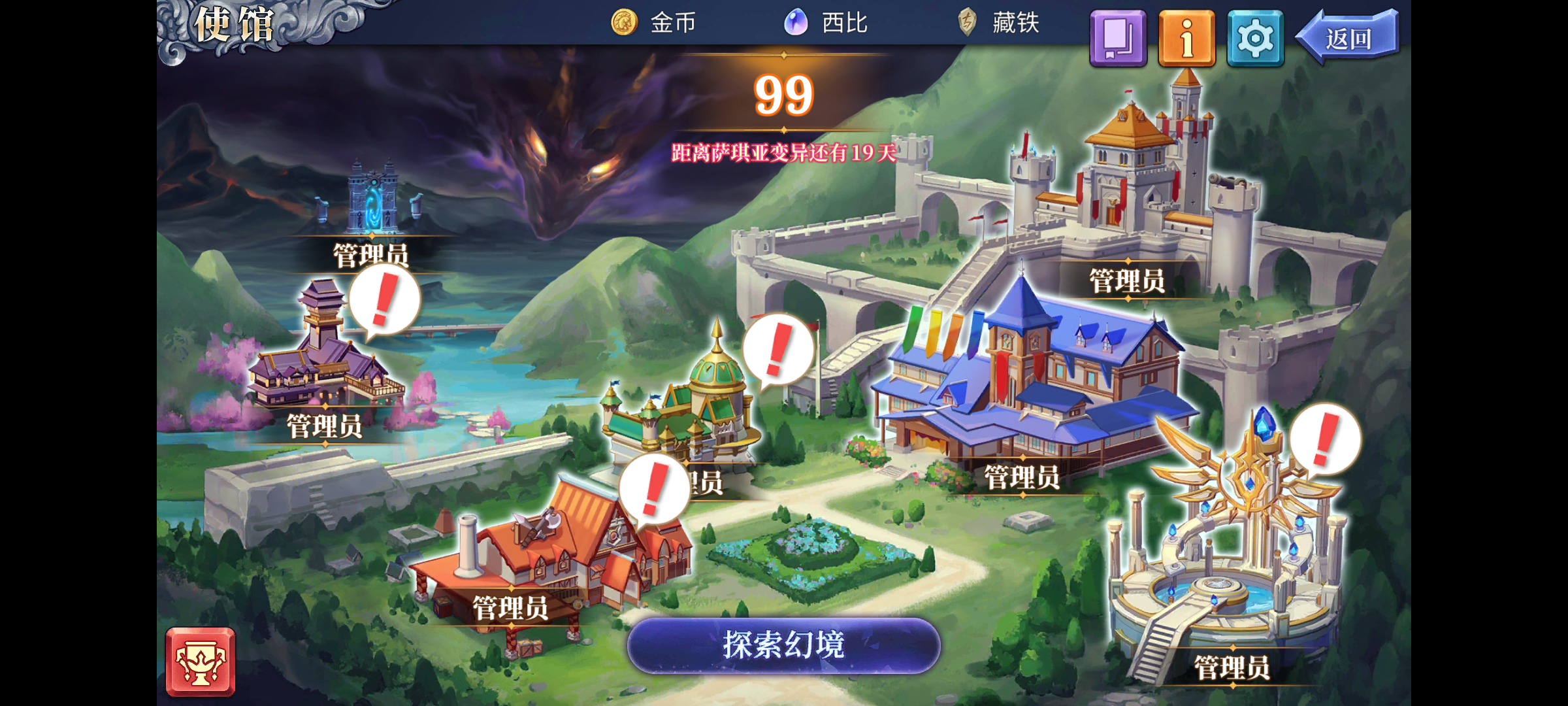The image size is (1568, 706).
Task: Tap the orange 99 counter
Action: [783, 95]
